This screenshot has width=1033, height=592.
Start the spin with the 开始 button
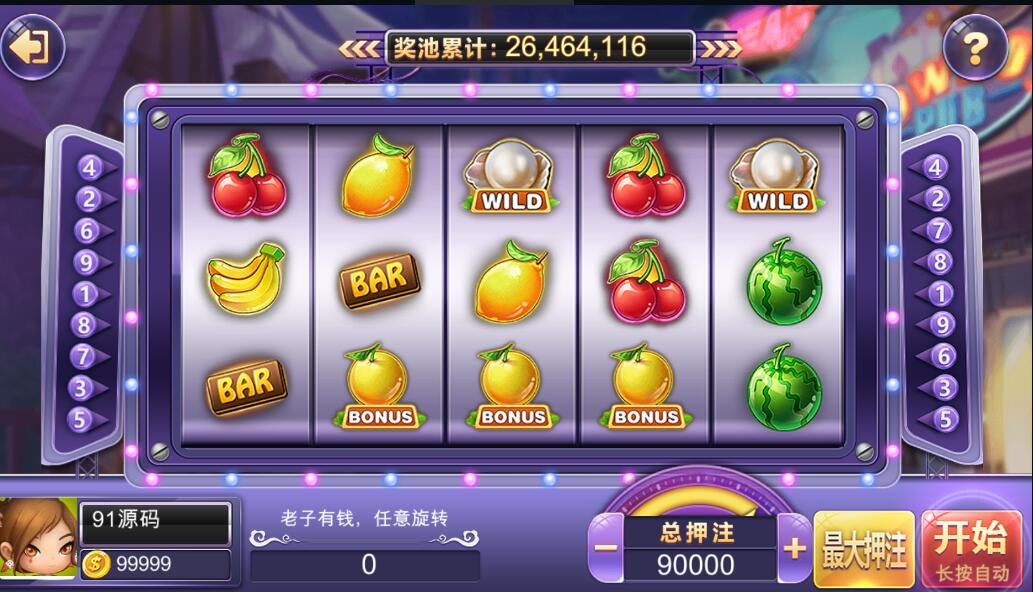pyautogui.click(x=968, y=548)
